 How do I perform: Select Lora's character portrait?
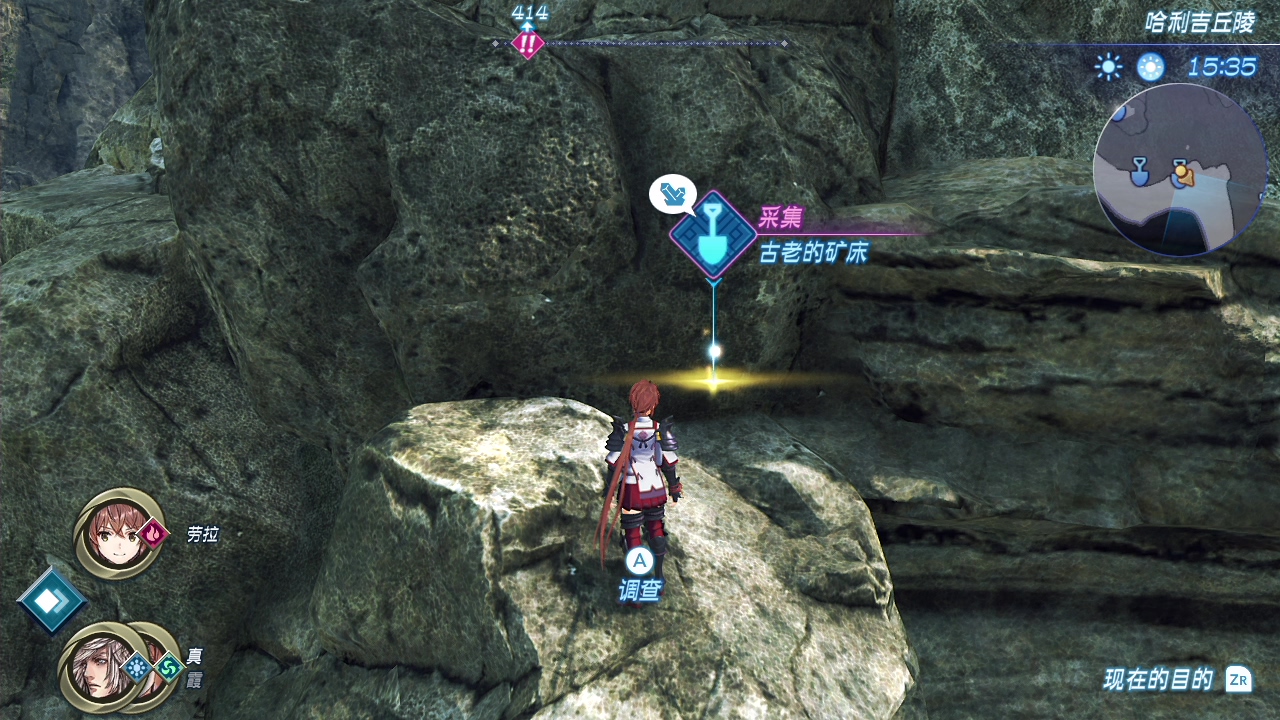click(117, 533)
